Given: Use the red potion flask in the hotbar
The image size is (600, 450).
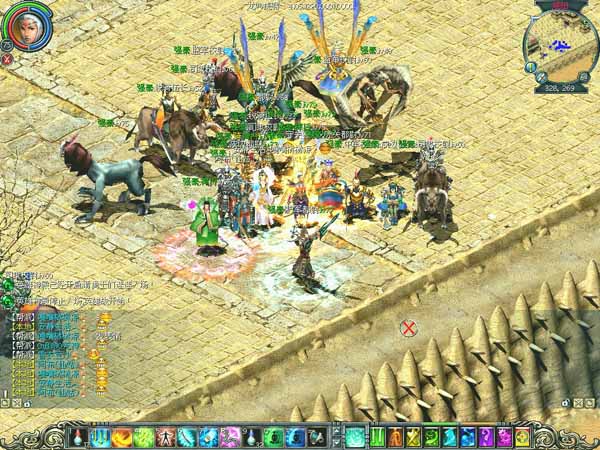Looking at the screenshot, I should click(79, 437).
